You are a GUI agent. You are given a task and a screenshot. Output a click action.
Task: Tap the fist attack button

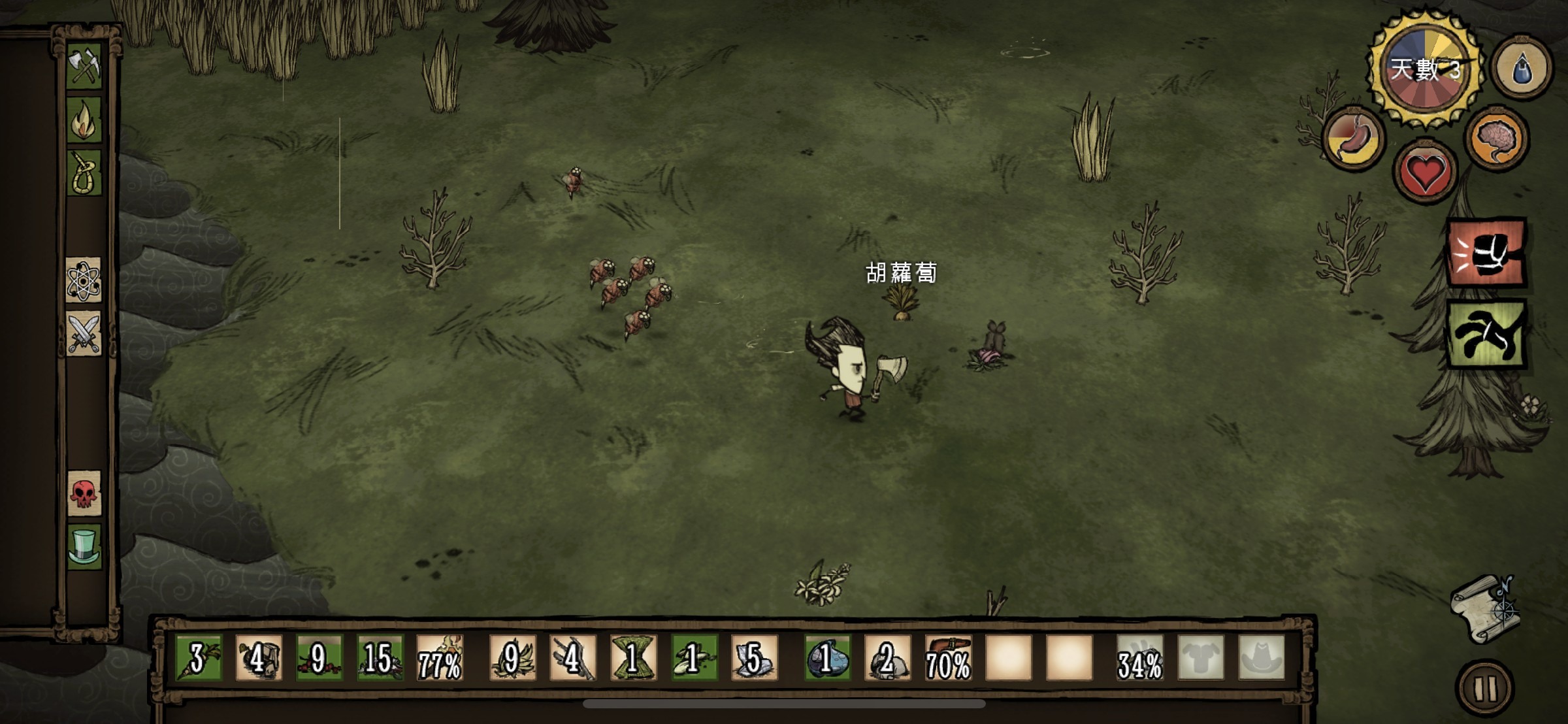(x=1487, y=253)
